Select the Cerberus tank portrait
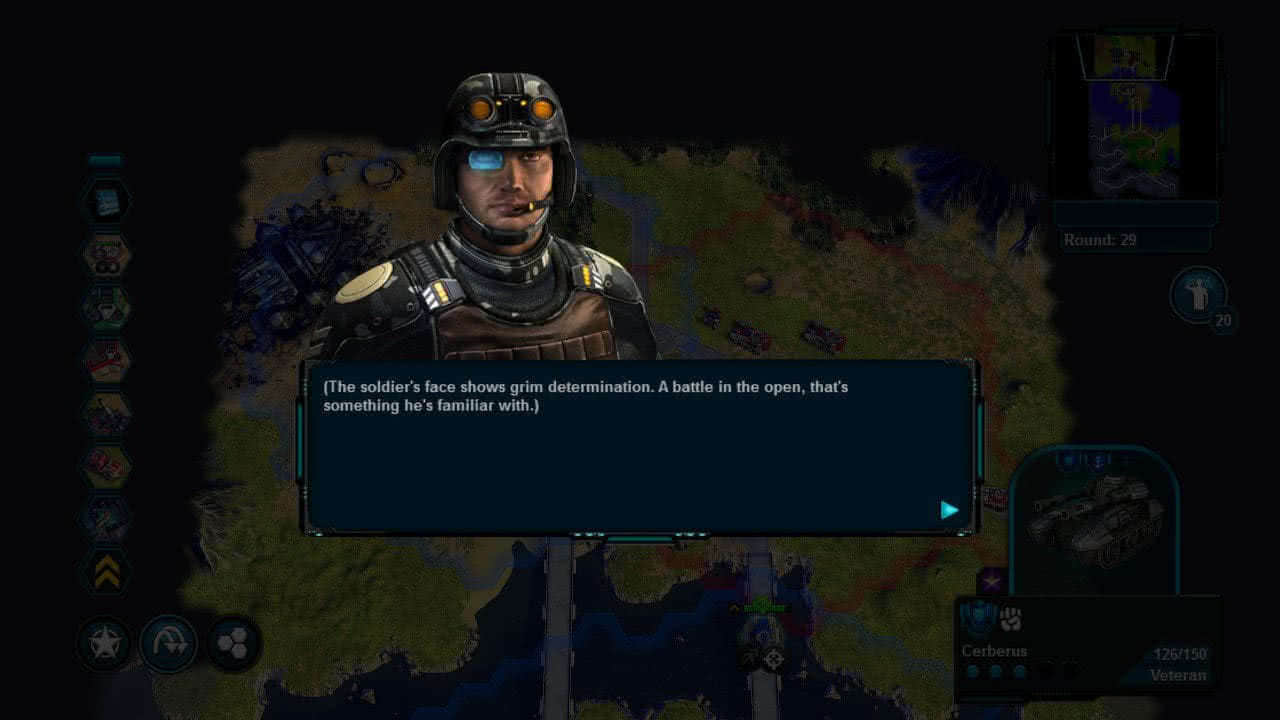Image resolution: width=1280 pixels, height=720 pixels. tap(1096, 520)
